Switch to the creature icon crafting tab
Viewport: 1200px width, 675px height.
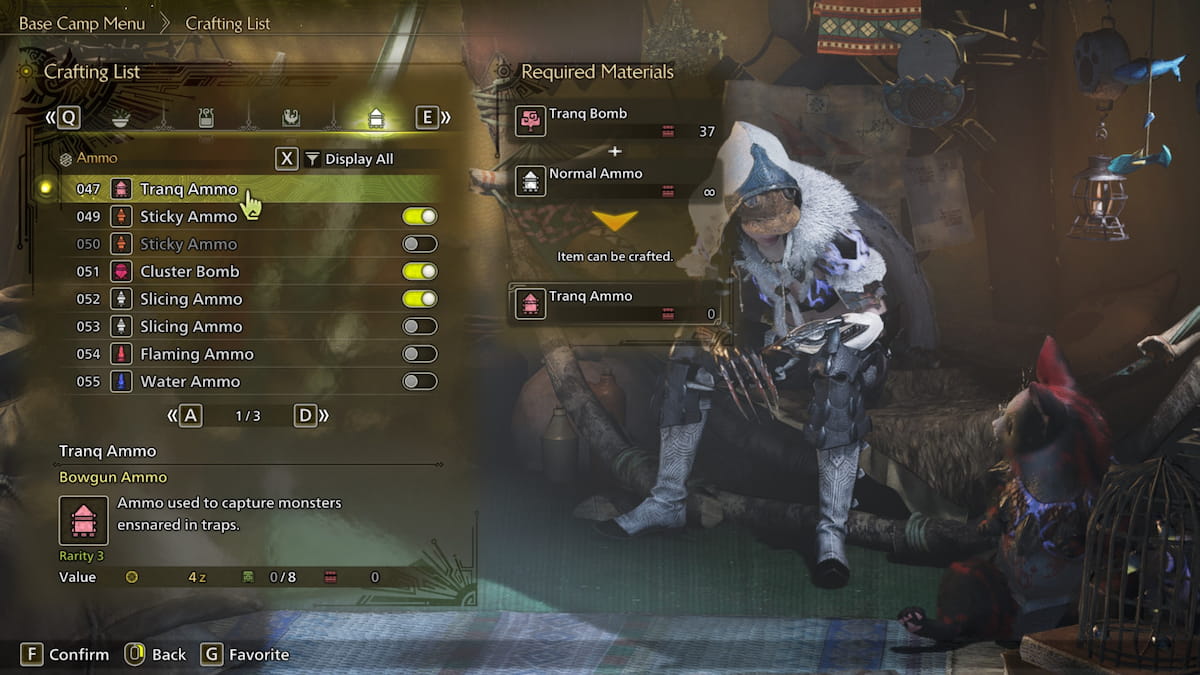click(x=290, y=118)
